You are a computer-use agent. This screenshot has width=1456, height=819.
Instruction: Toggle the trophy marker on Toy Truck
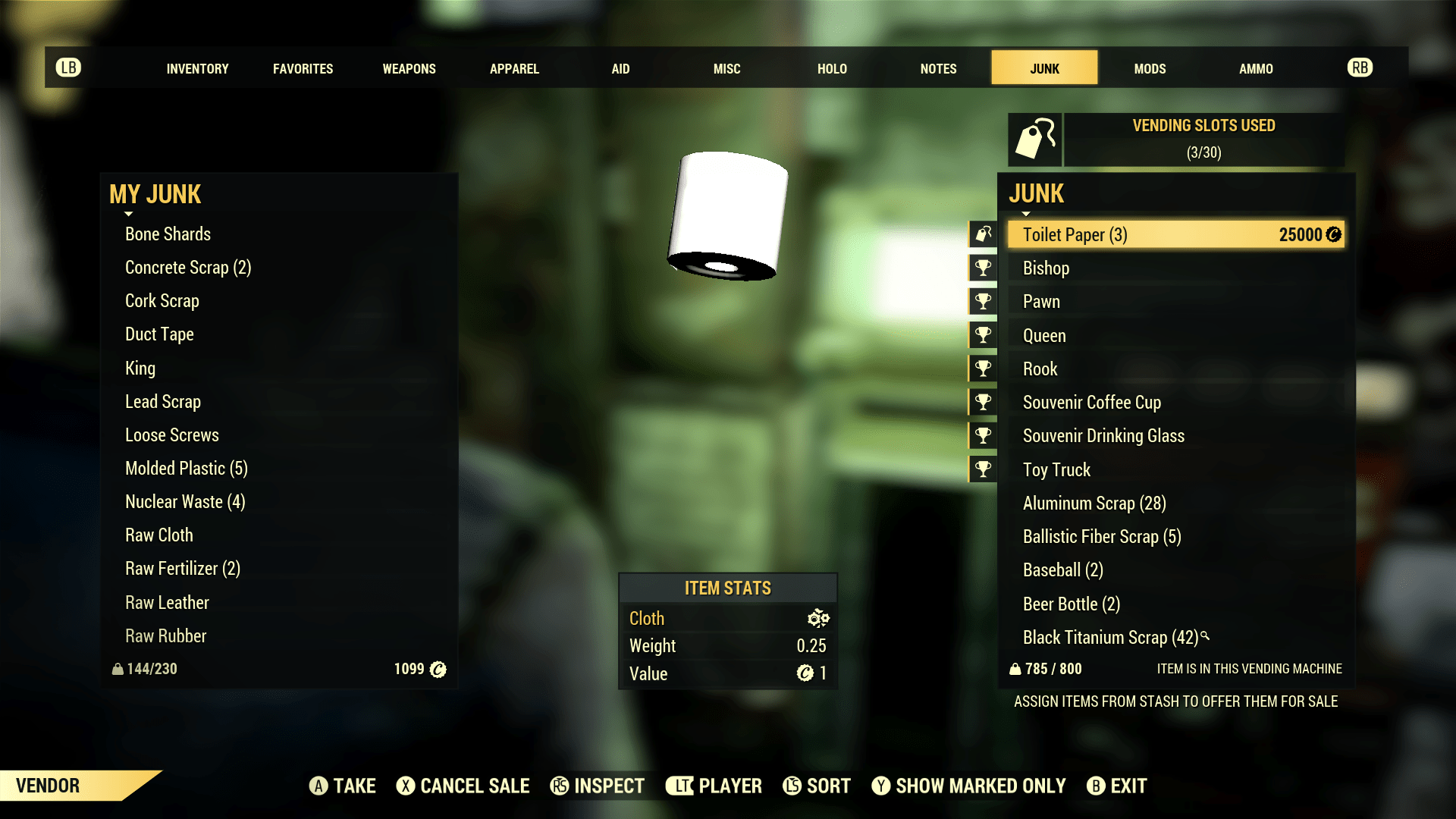point(982,469)
